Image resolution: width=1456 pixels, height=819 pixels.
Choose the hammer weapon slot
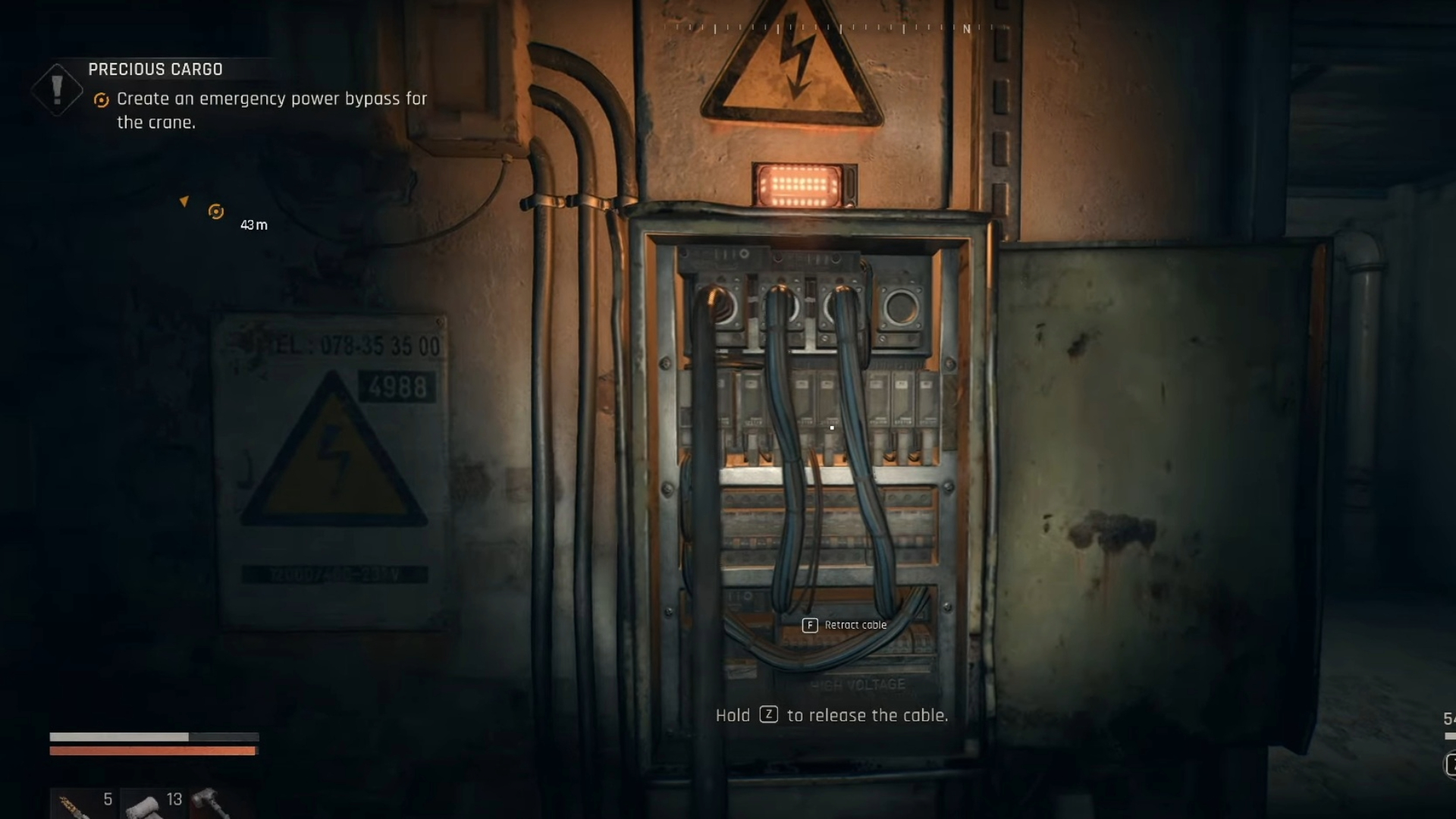(x=210, y=802)
